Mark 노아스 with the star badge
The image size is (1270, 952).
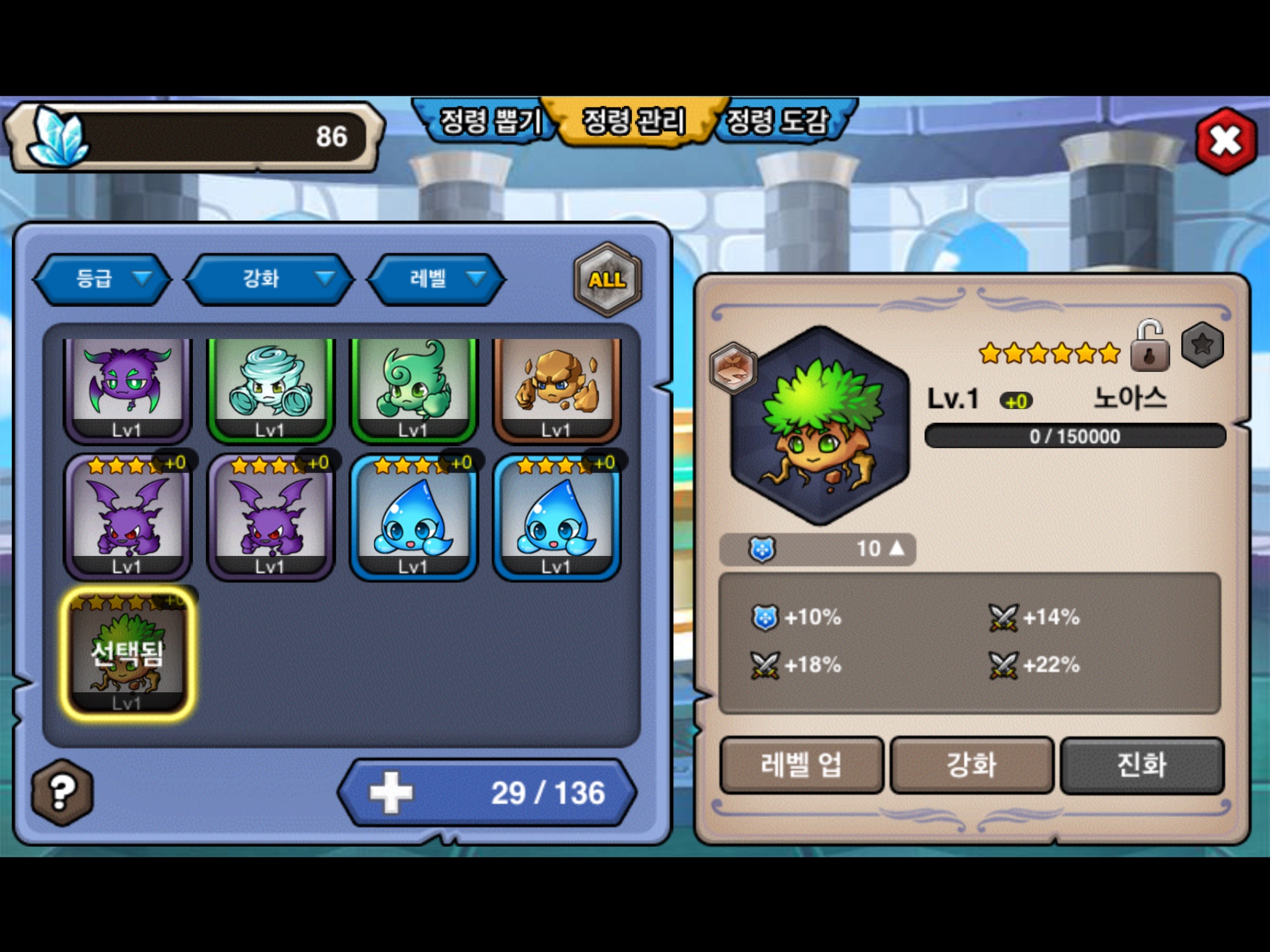pyautogui.click(x=1202, y=344)
